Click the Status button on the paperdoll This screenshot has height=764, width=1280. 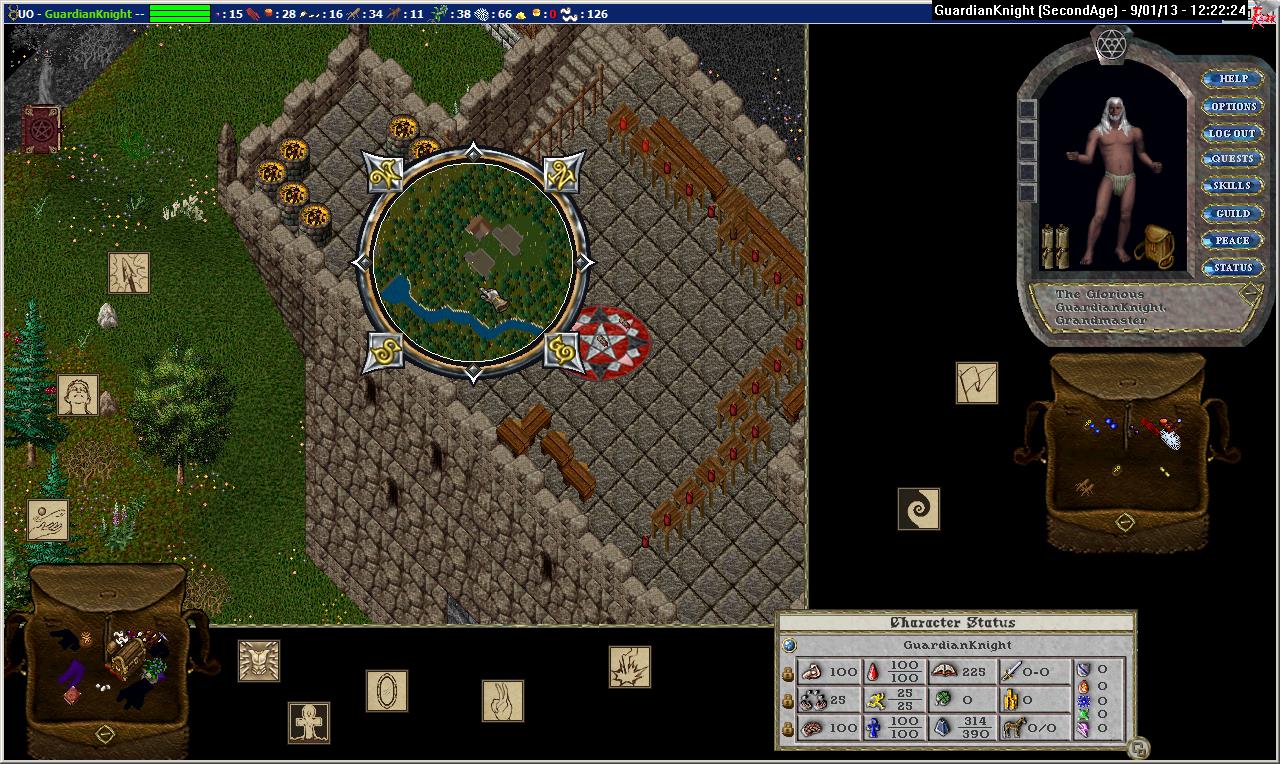(x=1232, y=267)
